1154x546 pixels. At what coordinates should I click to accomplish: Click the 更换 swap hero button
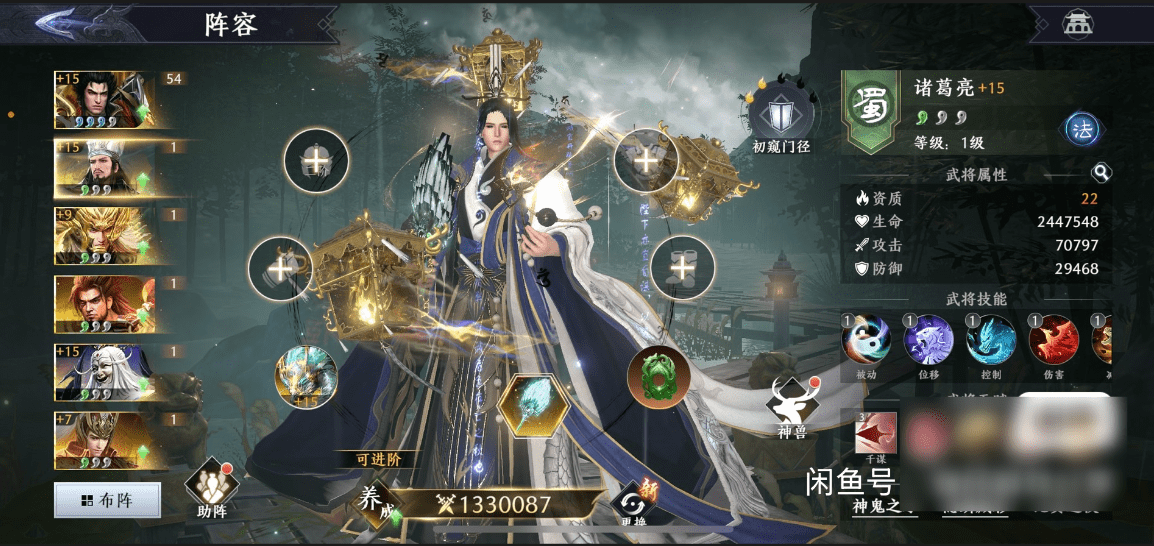coord(632,503)
